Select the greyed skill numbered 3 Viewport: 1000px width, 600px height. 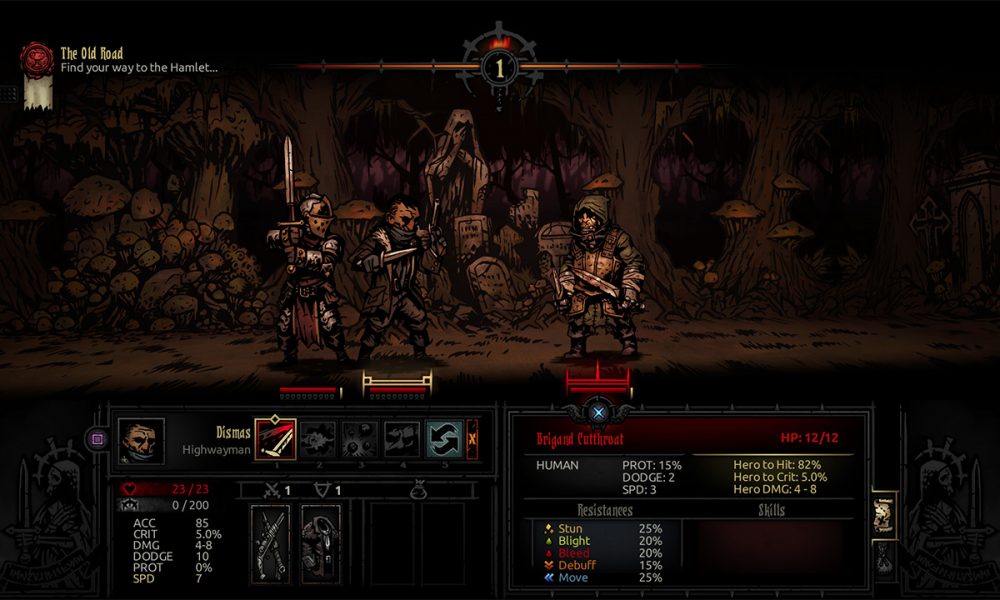click(359, 438)
